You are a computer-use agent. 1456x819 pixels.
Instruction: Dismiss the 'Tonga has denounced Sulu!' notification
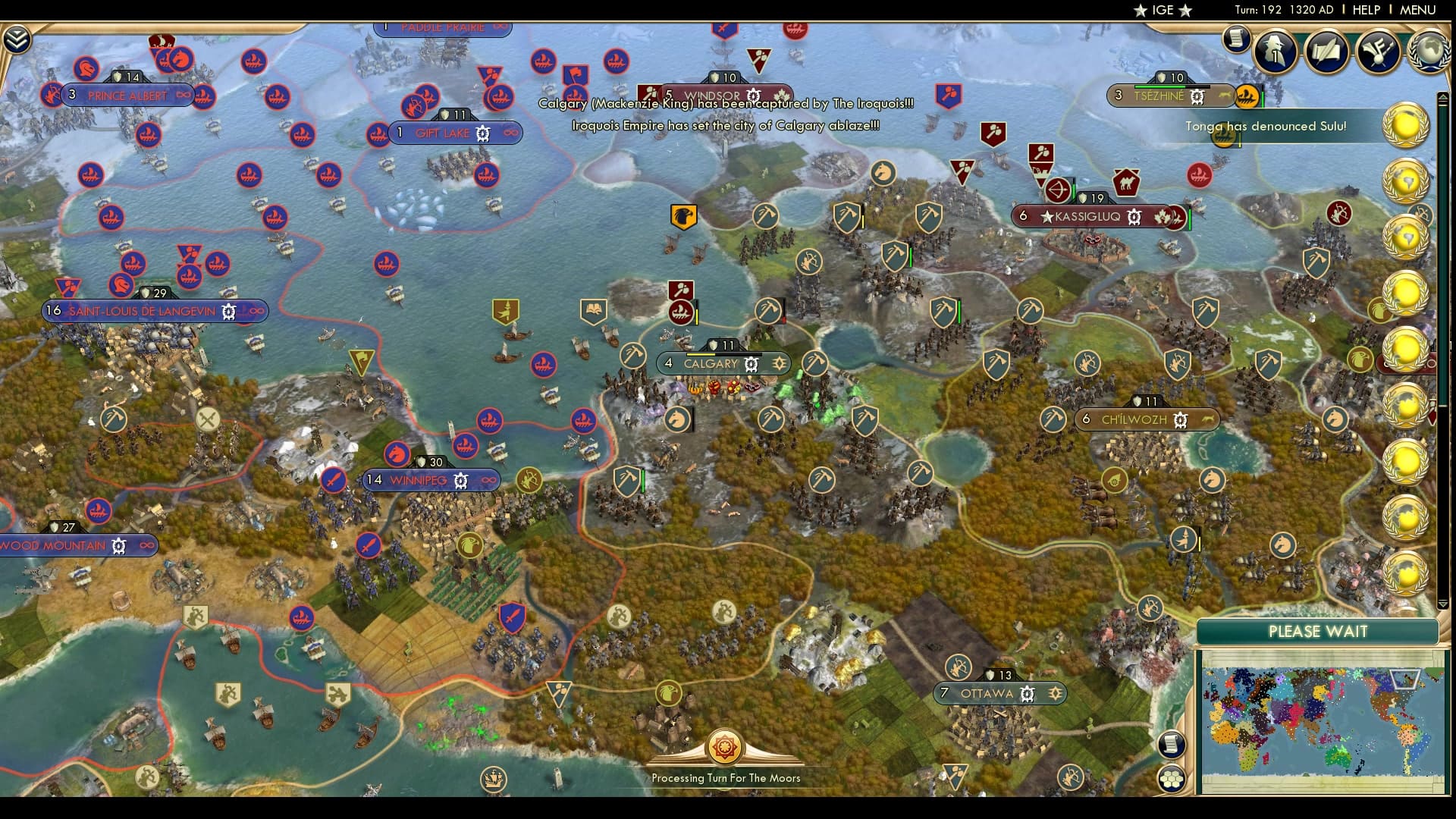click(x=1265, y=127)
